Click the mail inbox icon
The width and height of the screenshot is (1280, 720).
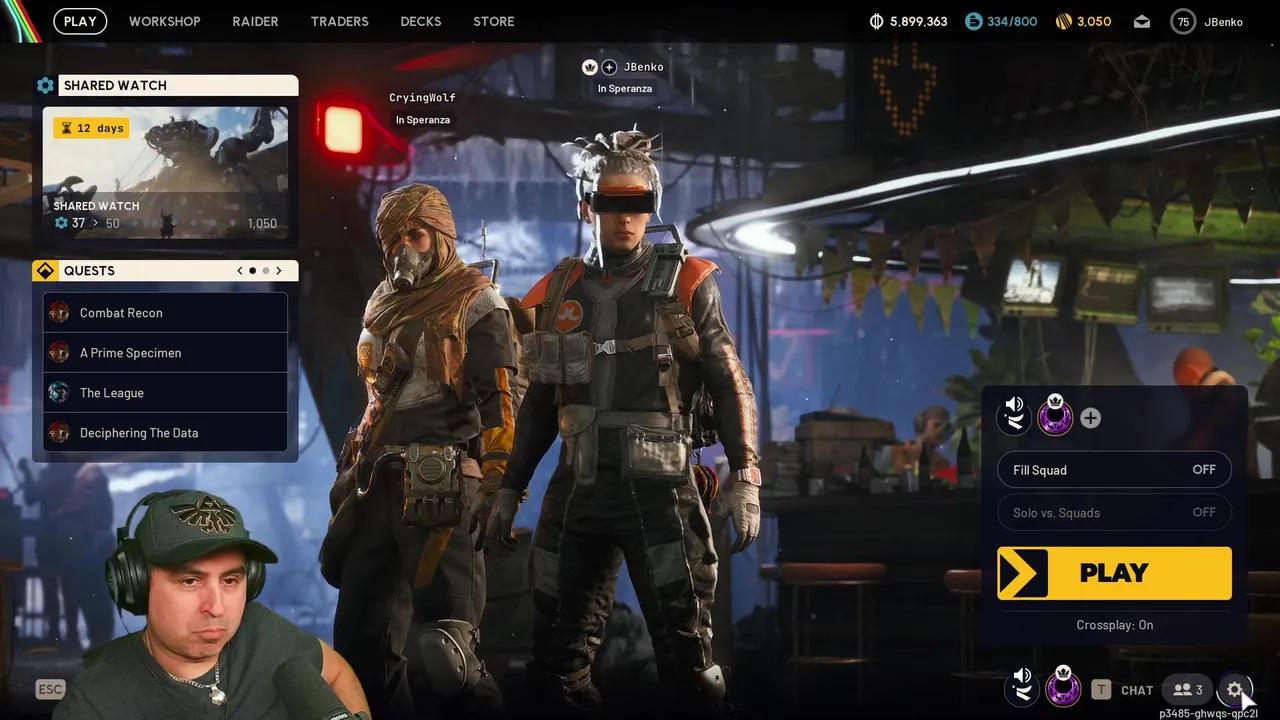(x=1141, y=20)
